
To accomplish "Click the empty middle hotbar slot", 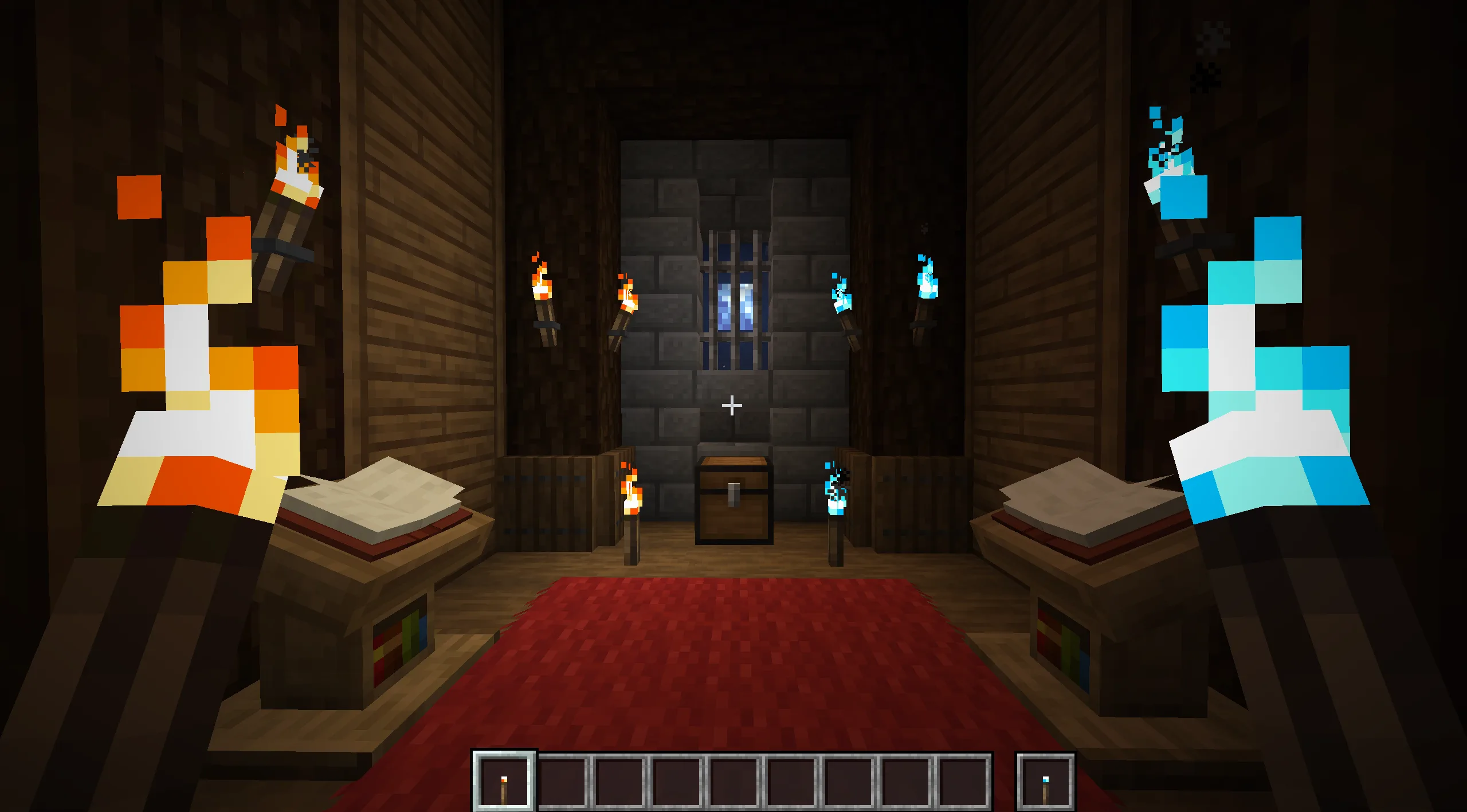I will pos(733,782).
